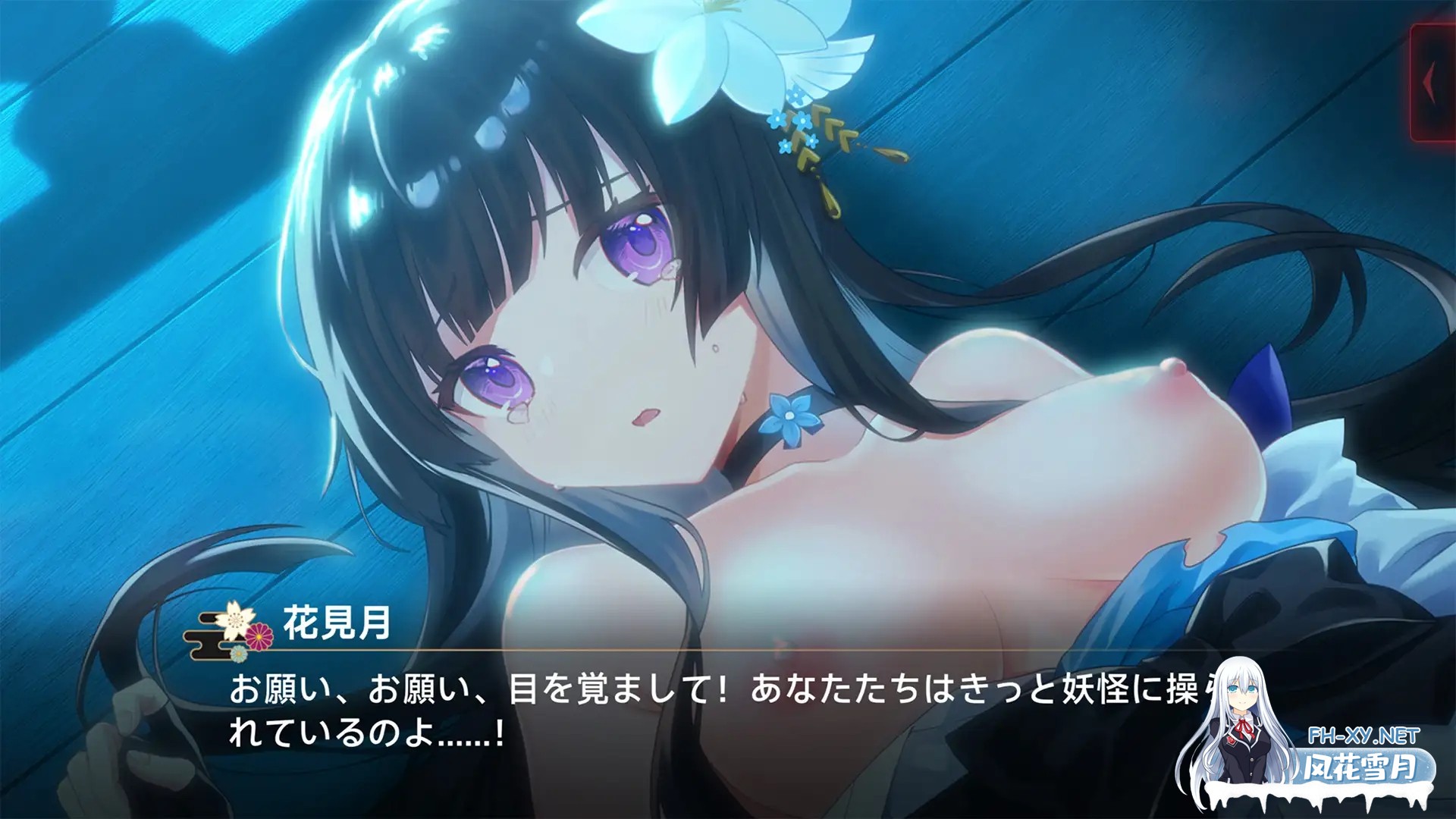Click the small blue flower icon on nameplate

pos(239,654)
